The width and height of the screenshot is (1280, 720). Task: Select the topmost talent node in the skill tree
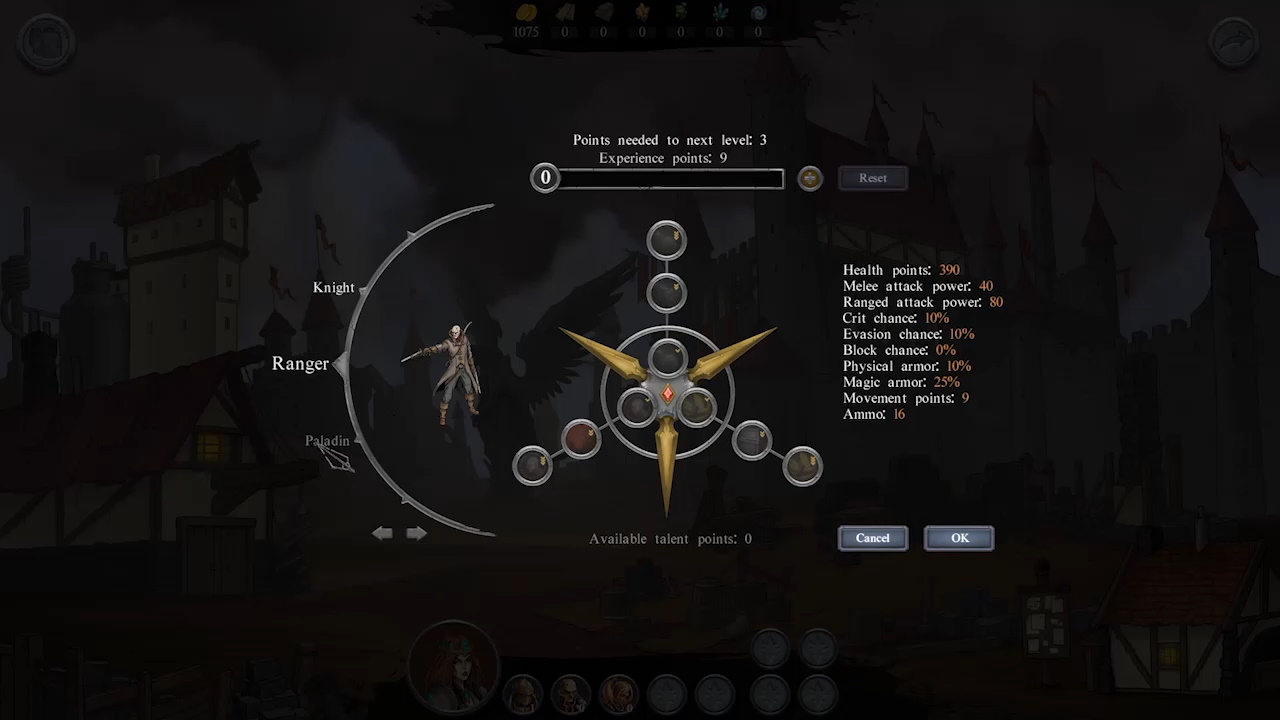(x=666, y=239)
